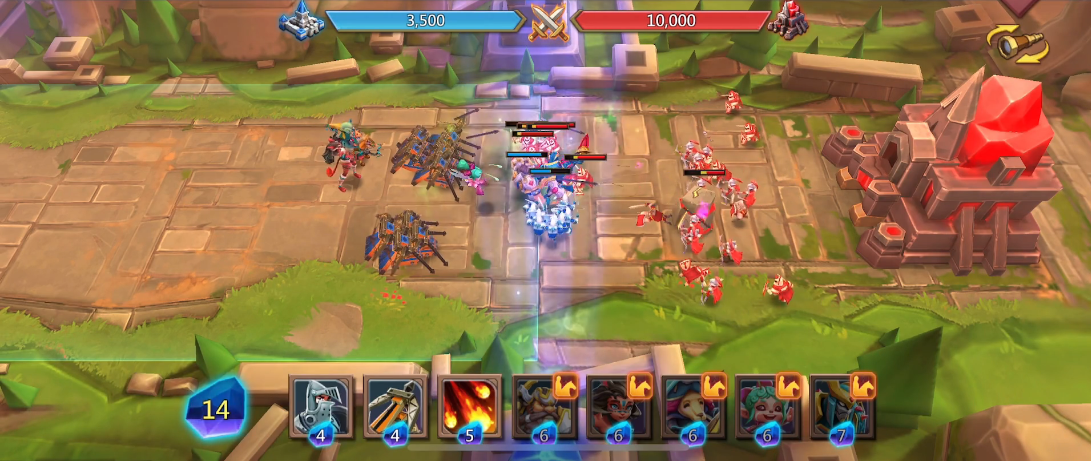The width and height of the screenshot is (1091, 461).
Task: Cast the fireball meteor spell card
Action: pyautogui.click(x=470, y=406)
